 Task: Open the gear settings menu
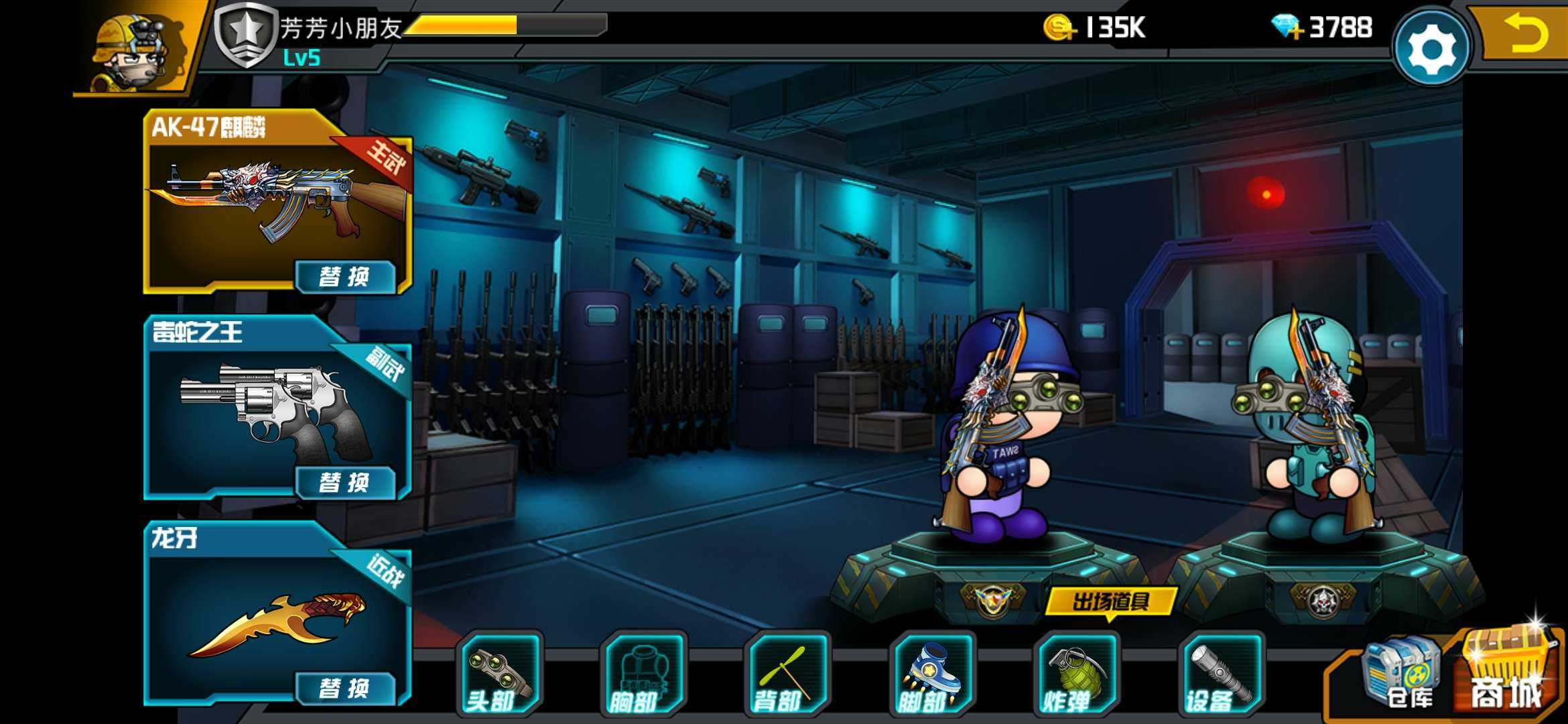tap(1431, 48)
